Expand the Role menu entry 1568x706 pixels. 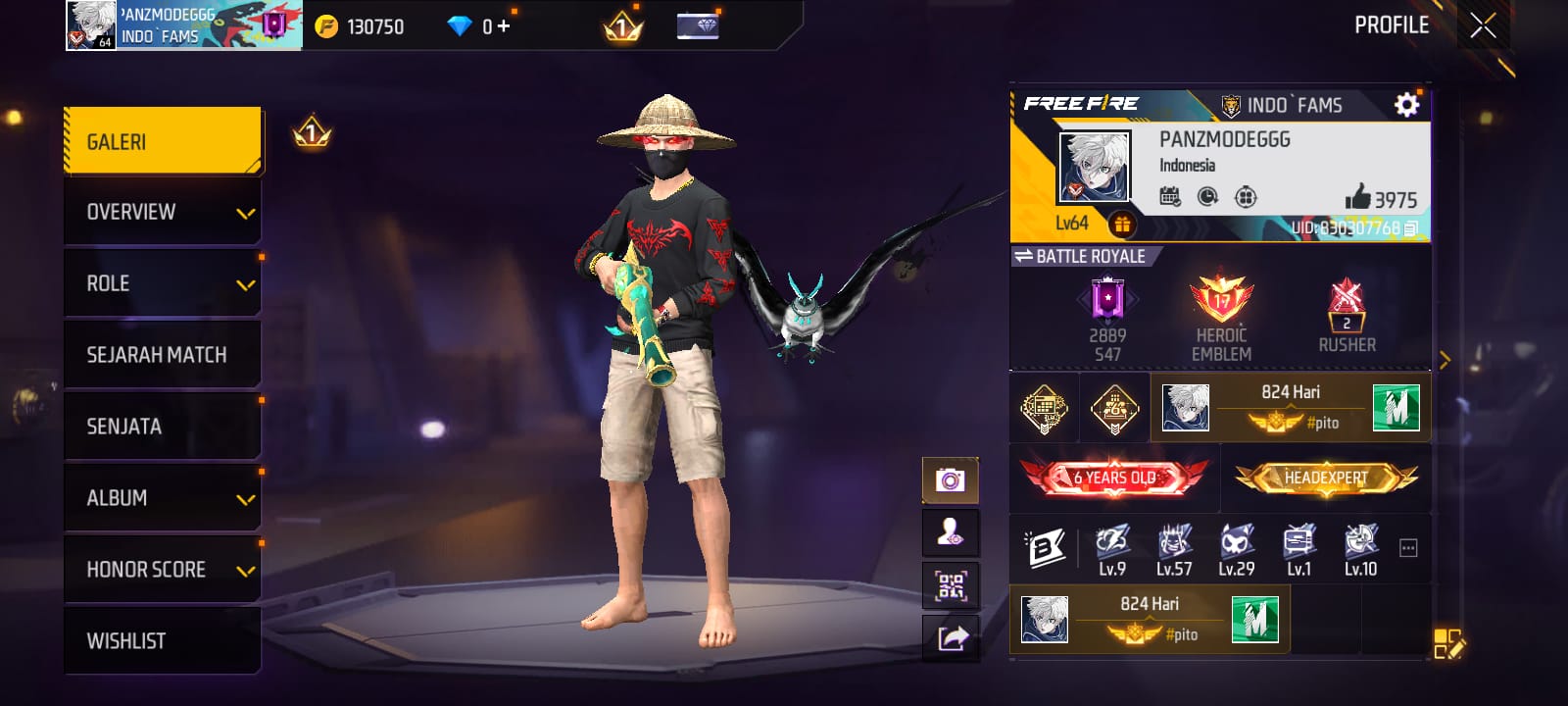[163, 283]
